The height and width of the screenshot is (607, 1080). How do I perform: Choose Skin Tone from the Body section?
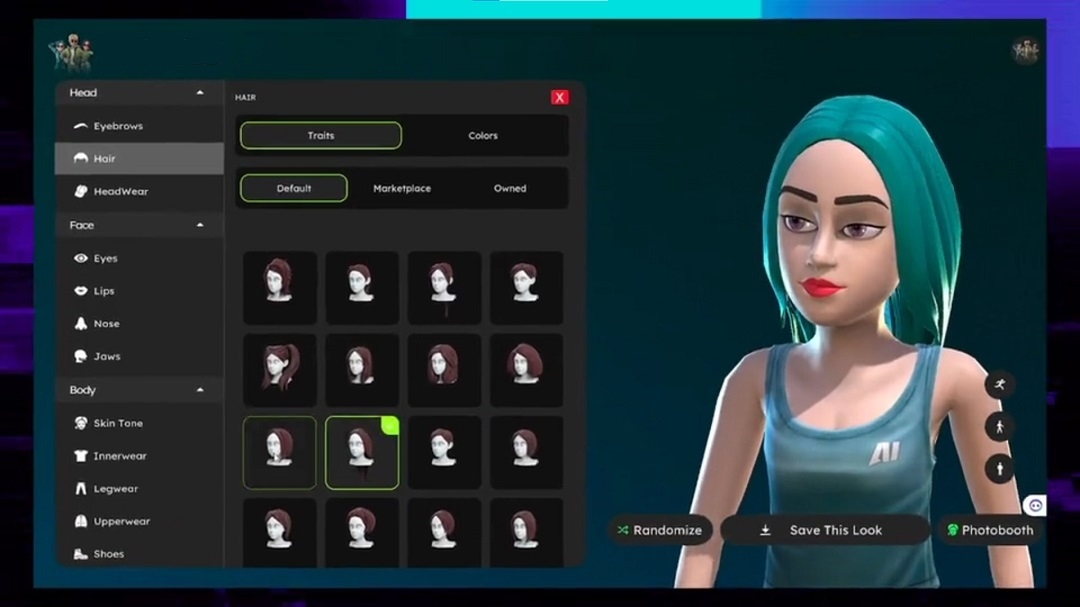point(117,423)
